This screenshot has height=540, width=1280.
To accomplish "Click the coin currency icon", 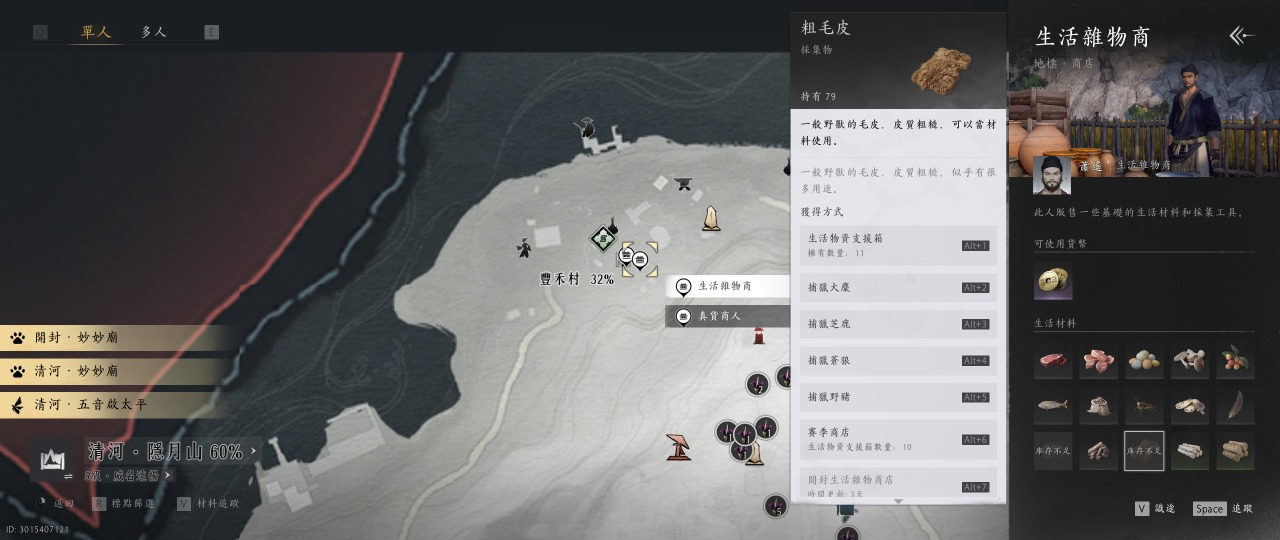I will click(1053, 283).
